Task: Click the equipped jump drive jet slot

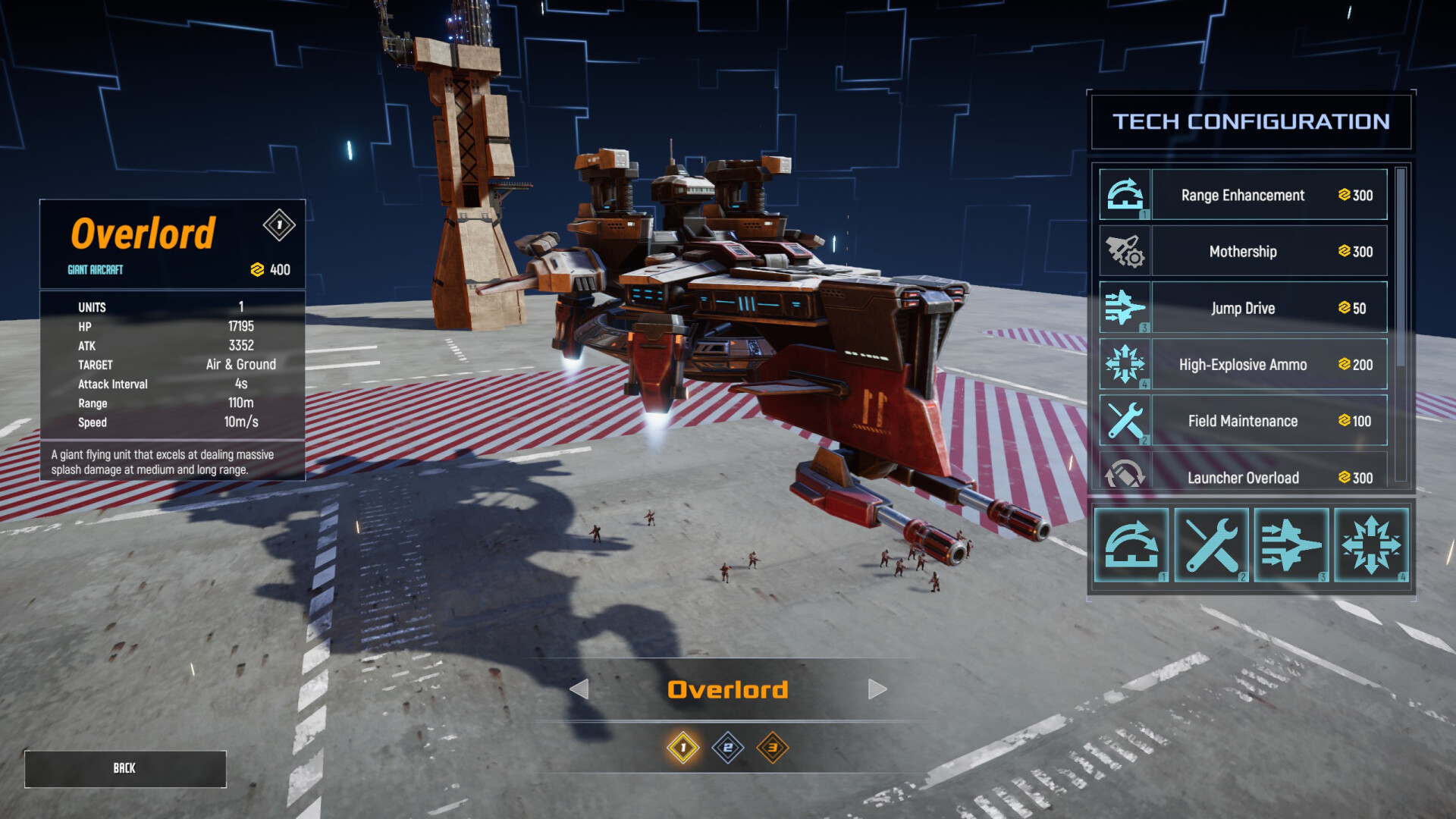Action: click(x=1291, y=545)
